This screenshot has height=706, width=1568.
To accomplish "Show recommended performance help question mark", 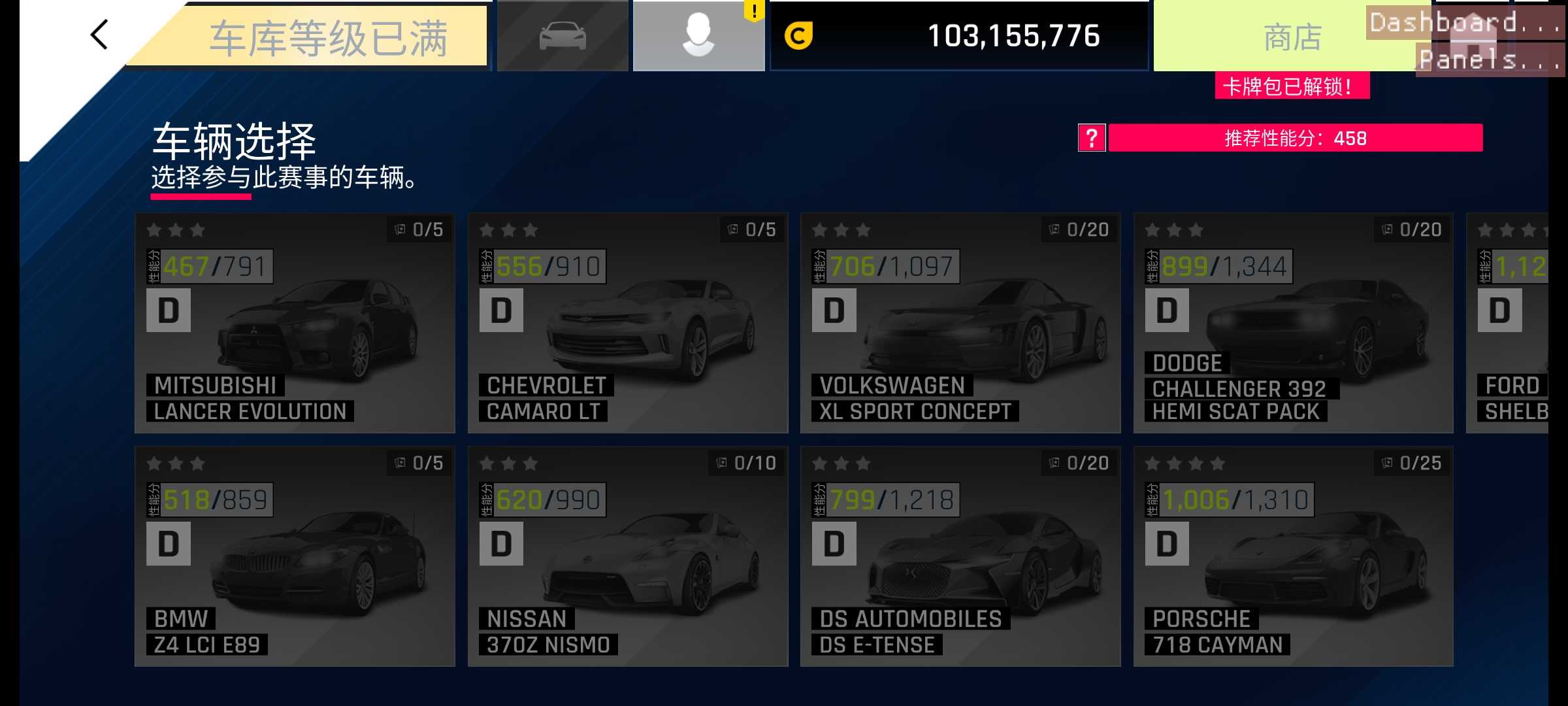I will 1091,138.
